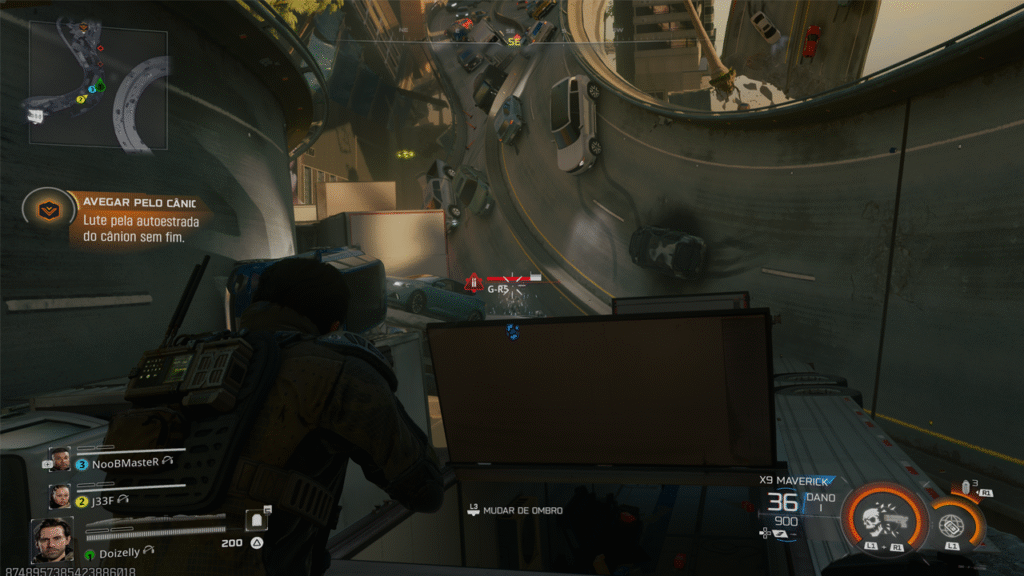The image size is (1024, 576).
Task: Click Doizelly's player portrait
Action: coord(52,540)
